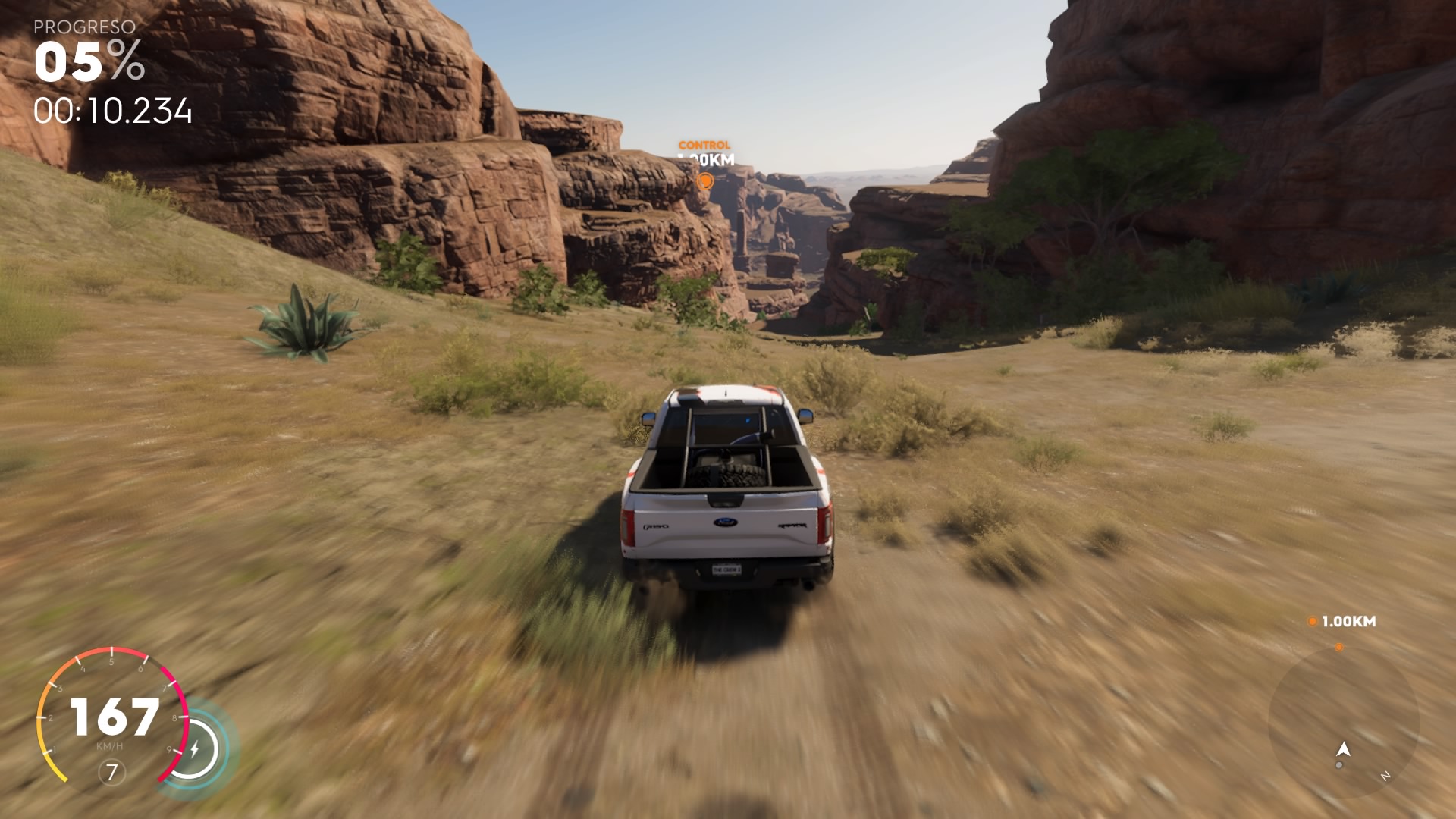Viewport: 1456px width, 819px height.
Task: Activate the nitro boost lightning icon
Action: [195, 749]
